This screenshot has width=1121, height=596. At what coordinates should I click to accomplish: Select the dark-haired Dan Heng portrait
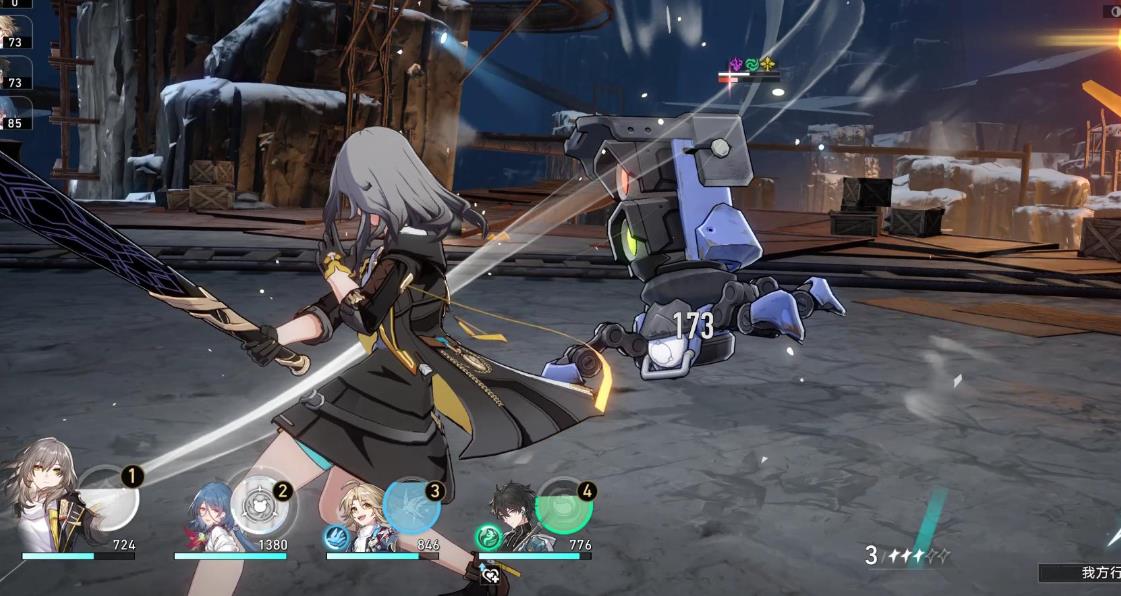(x=514, y=514)
